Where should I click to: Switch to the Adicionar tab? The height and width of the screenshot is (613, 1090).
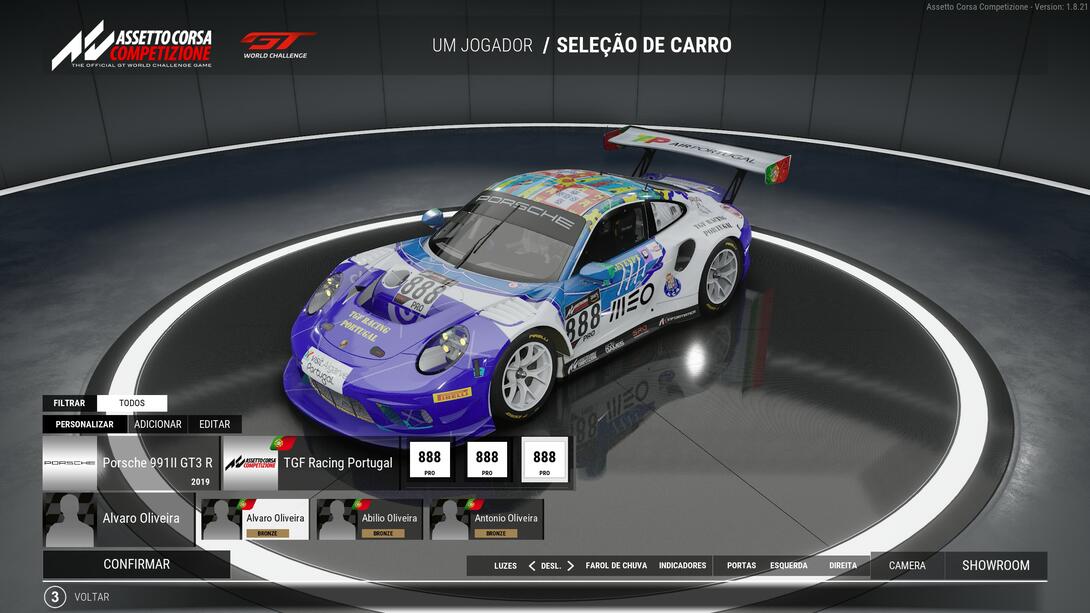158,424
